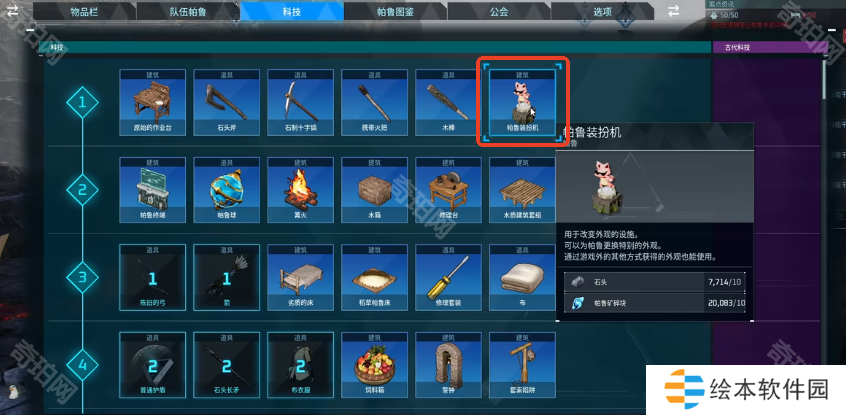The width and height of the screenshot is (846, 415).
Task: Select the 修理套装 repair kit technology
Action: [449, 277]
